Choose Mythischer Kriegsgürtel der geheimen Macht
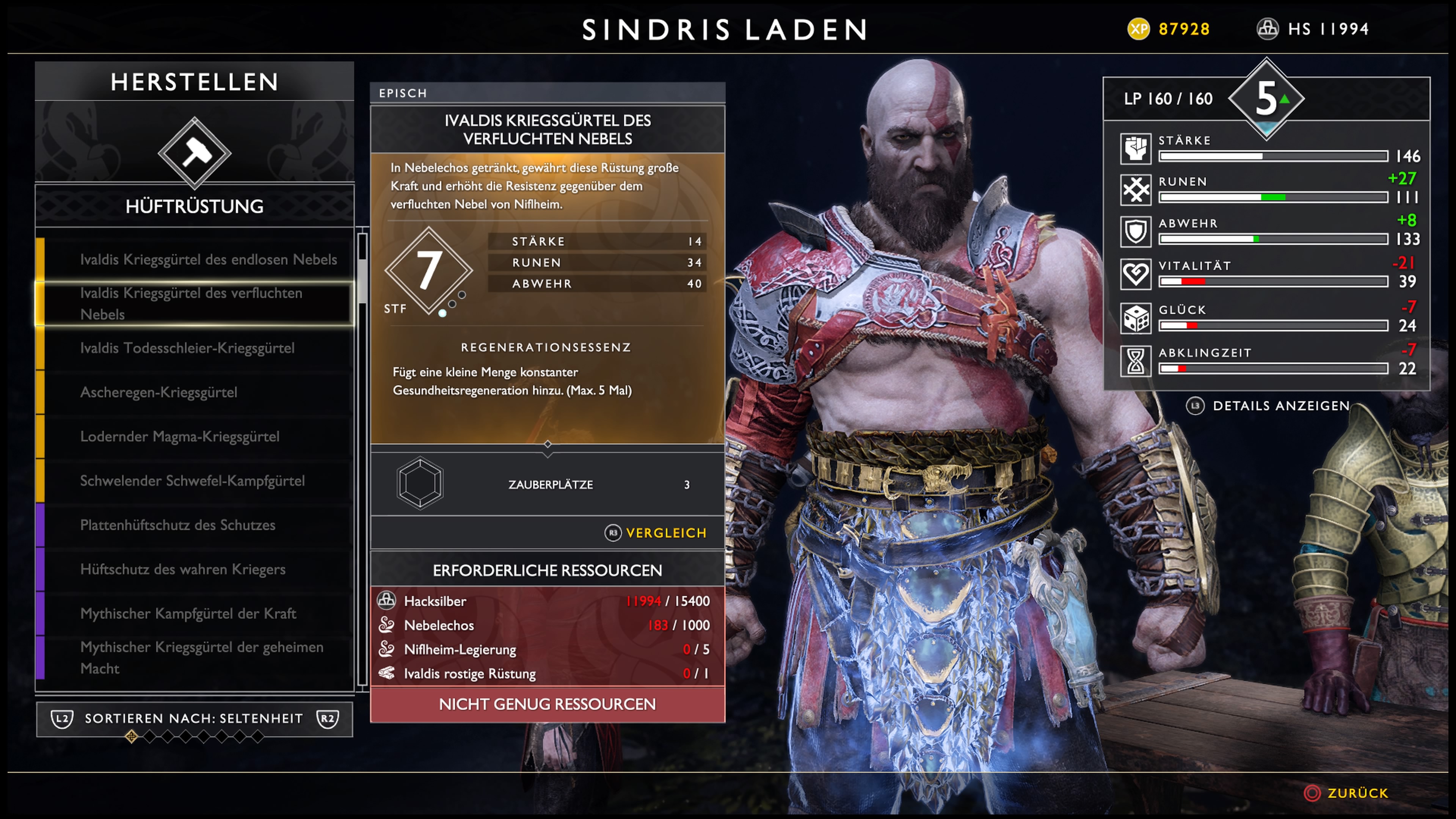The height and width of the screenshot is (819, 1456). [201, 657]
